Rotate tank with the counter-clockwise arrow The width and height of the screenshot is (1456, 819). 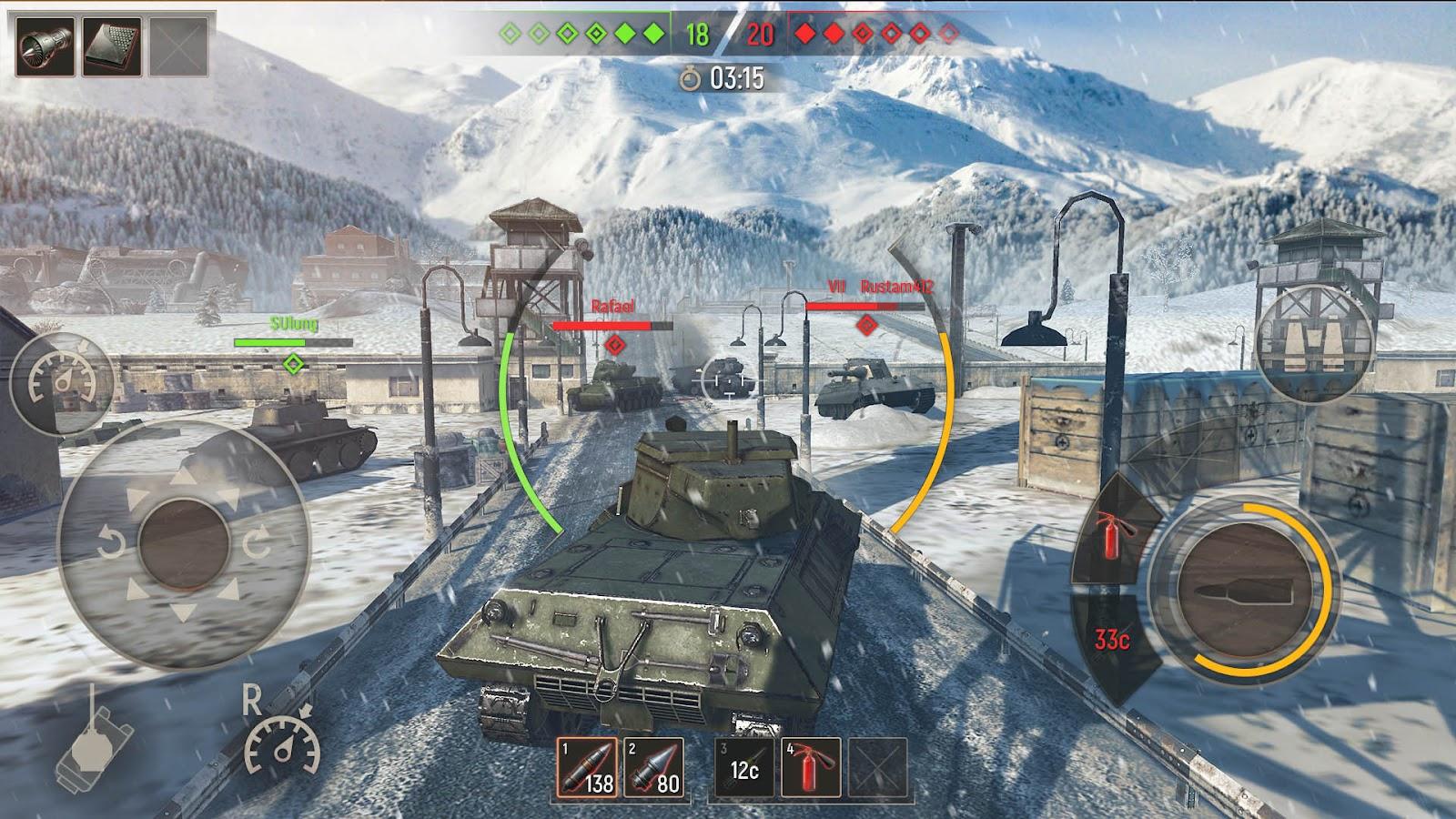pos(111,544)
